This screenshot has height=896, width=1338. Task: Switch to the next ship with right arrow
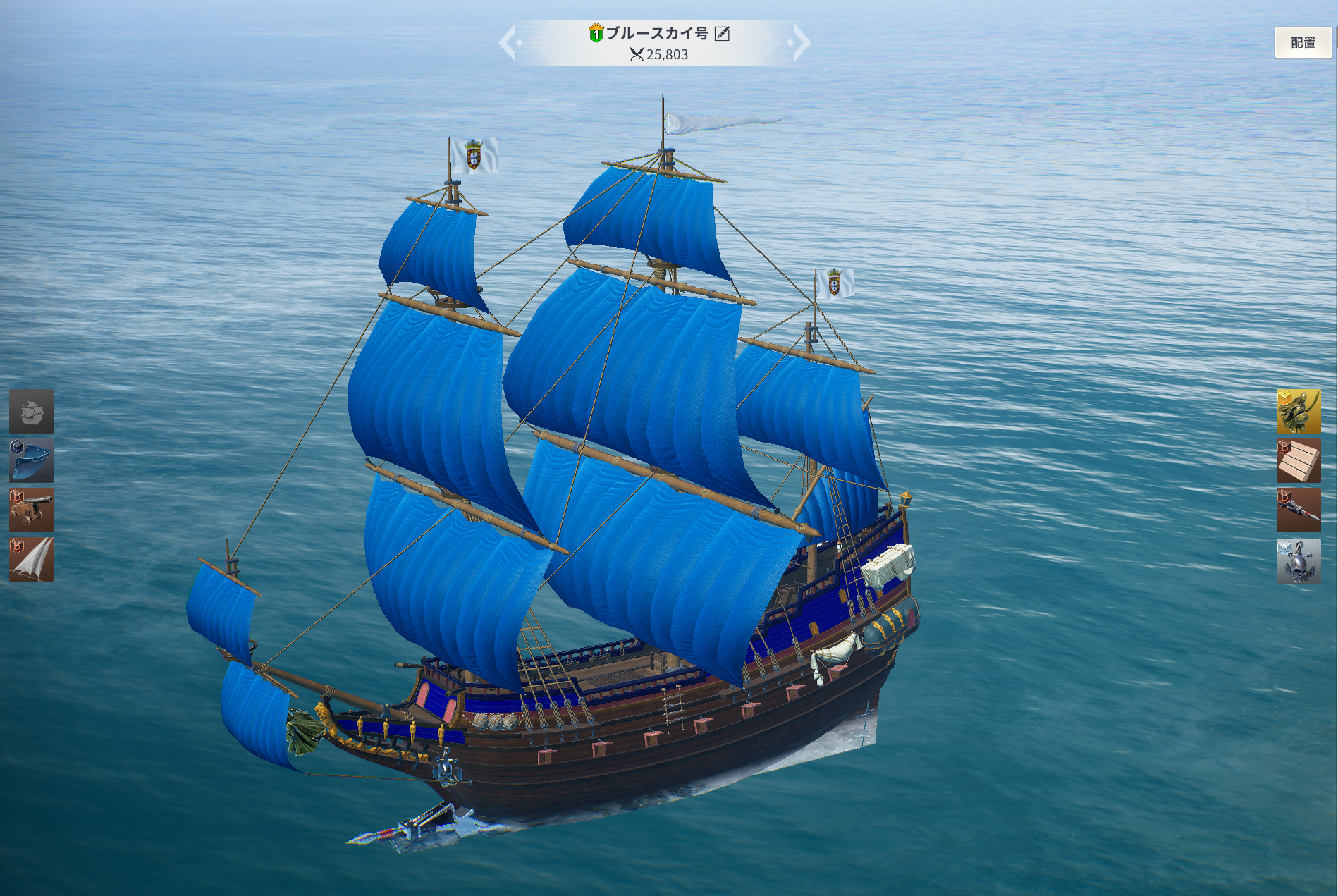(801, 43)
